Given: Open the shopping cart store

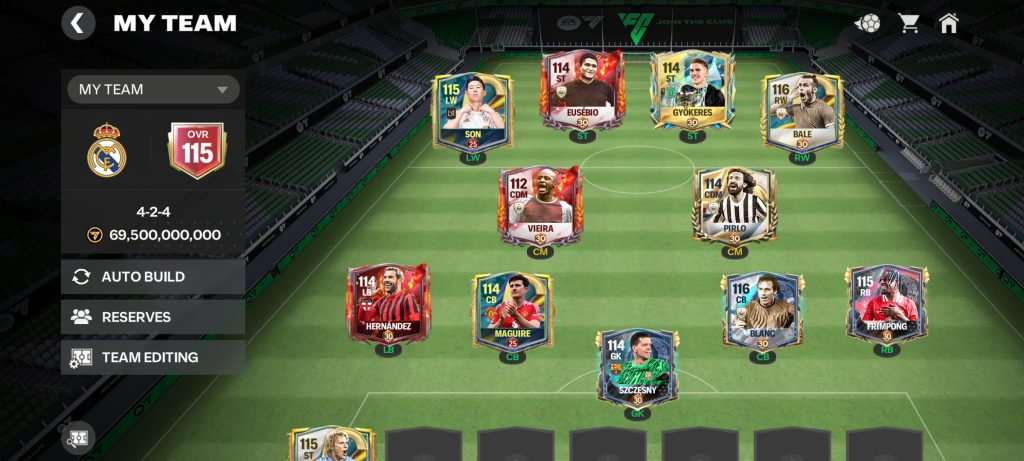Looking at the screenshot, I should [x=908, y=22].
